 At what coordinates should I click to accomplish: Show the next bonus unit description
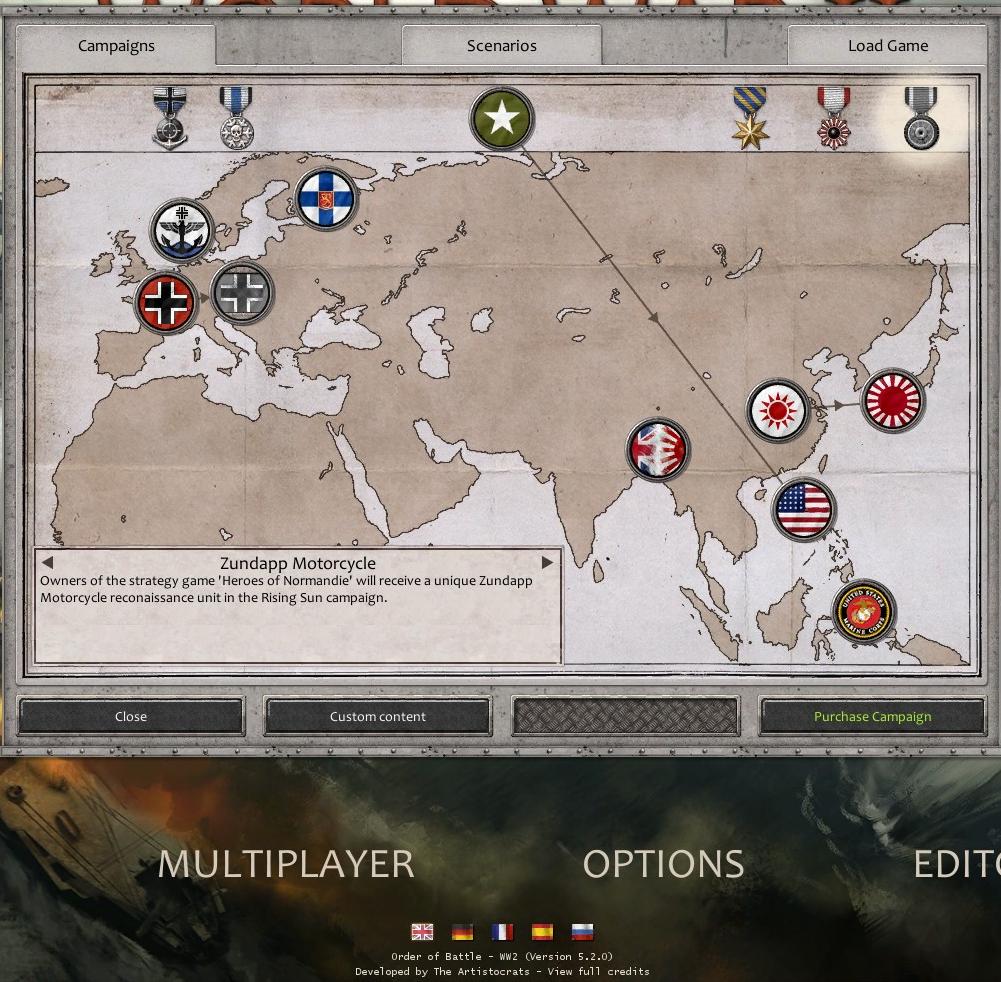coord(547,562)
